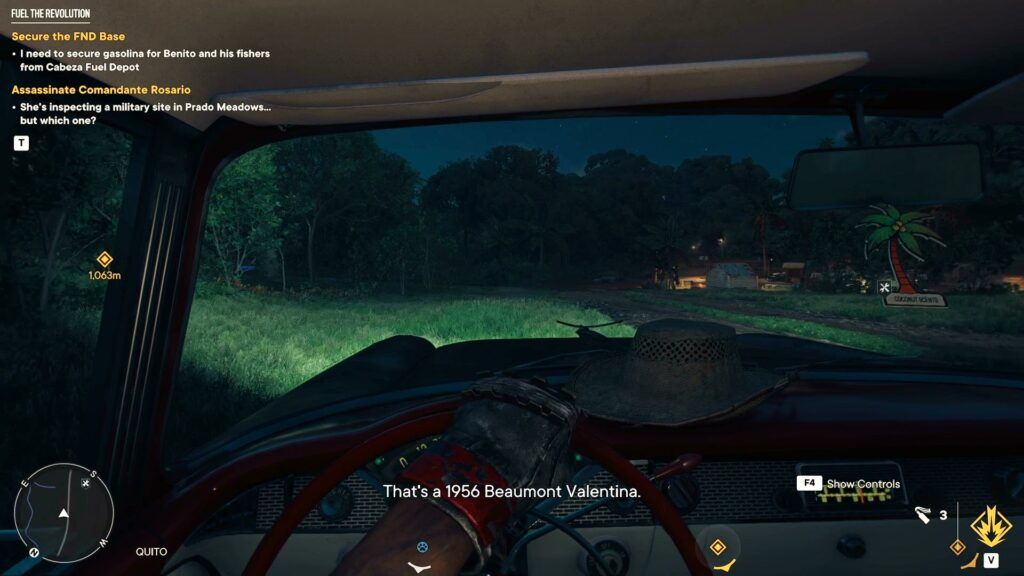
Task: Click the objective waypoint diamond marker
Action: tap(104, 259)
